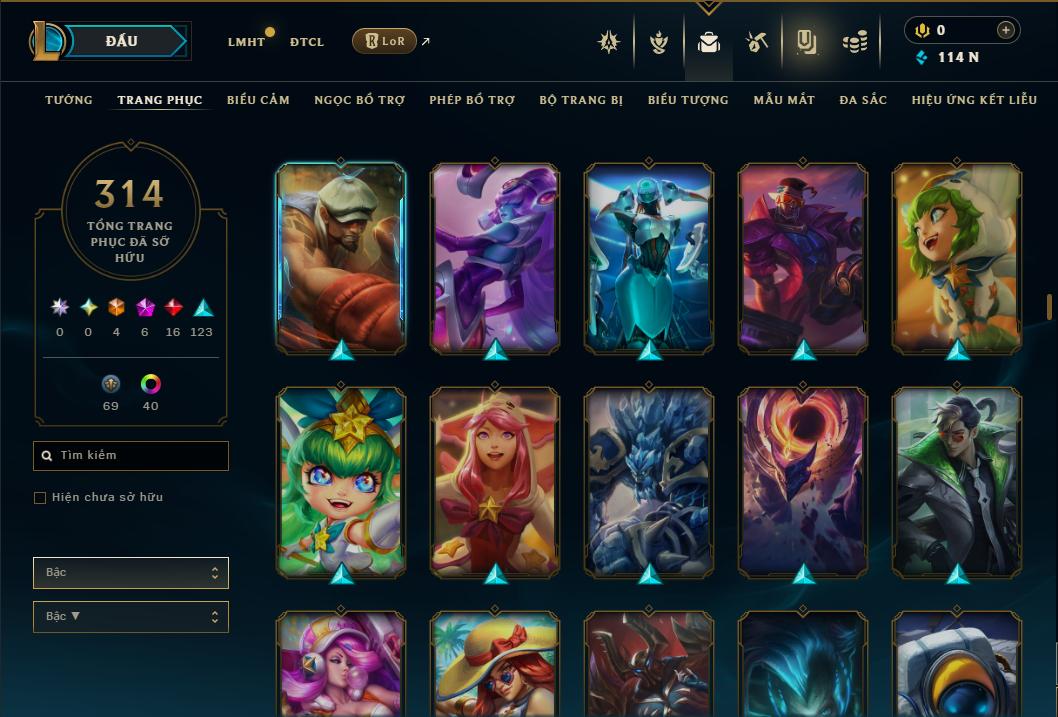Add currency with the plus button
Image resolution: width=1058 pixels, height=717 pixels.
point(1005,30)
